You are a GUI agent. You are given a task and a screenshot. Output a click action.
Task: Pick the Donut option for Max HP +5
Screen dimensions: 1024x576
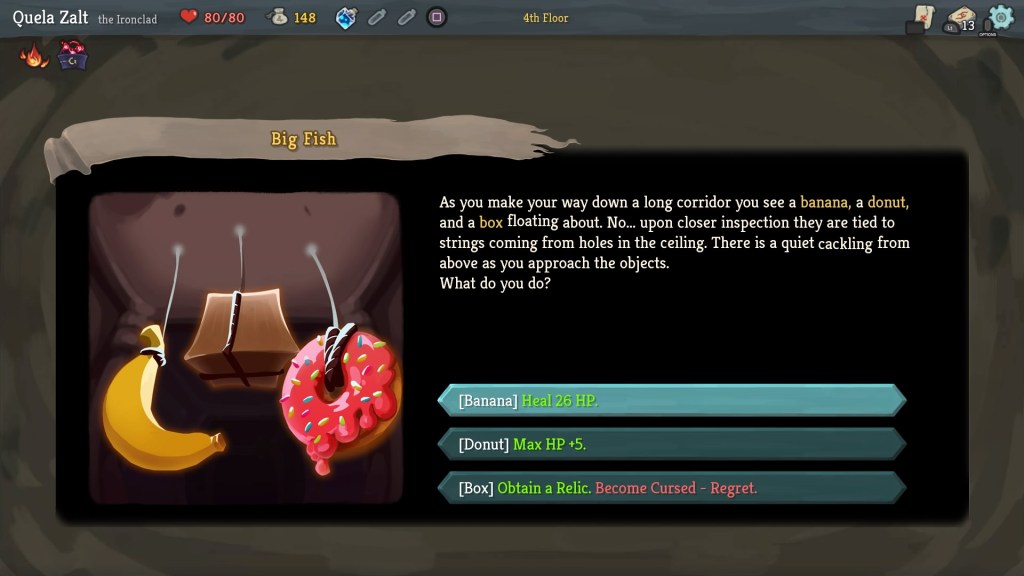[x=670, y=444]
